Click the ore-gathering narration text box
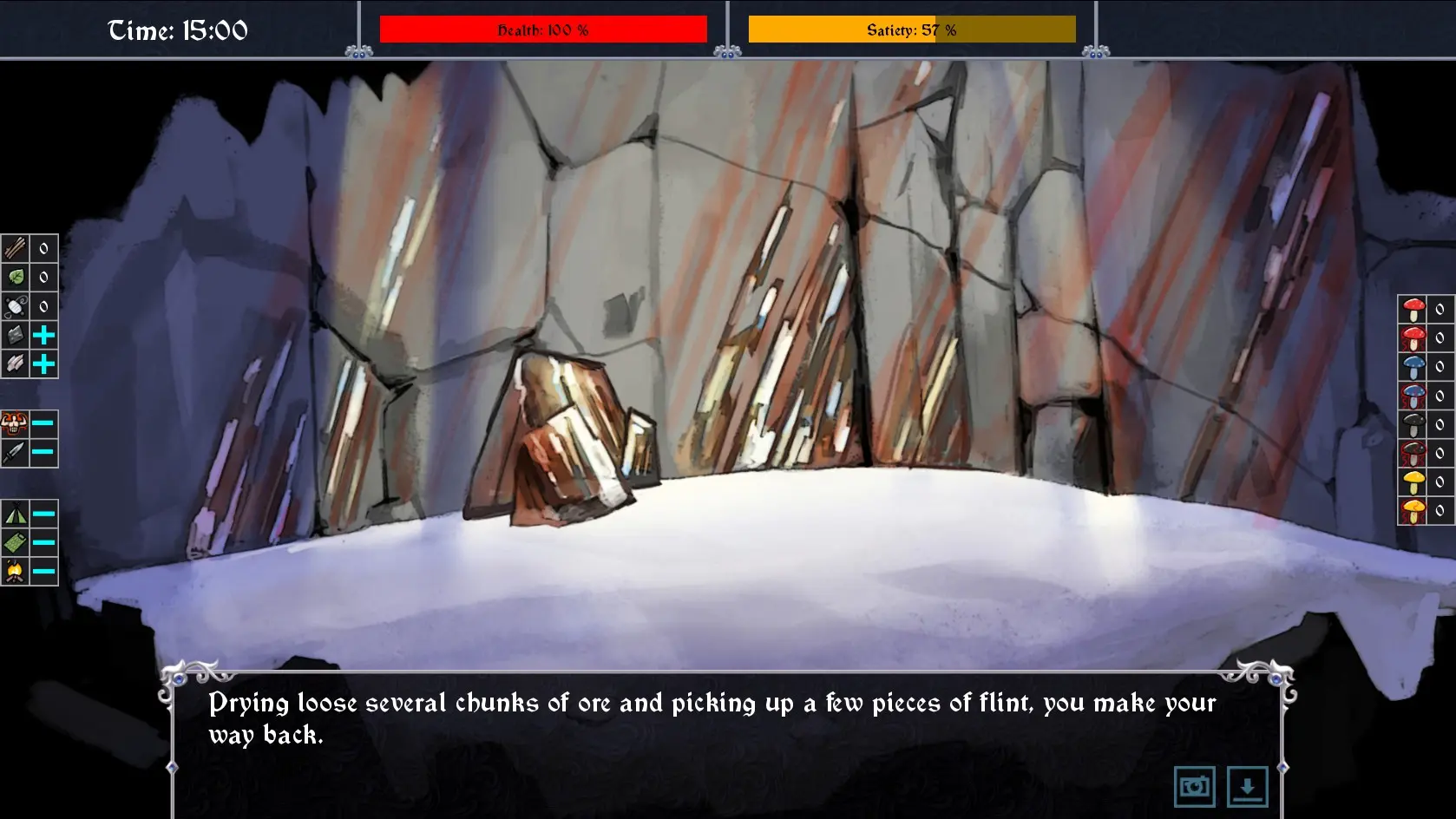Screen dimensions: 1456x819 tap(712, 718)
